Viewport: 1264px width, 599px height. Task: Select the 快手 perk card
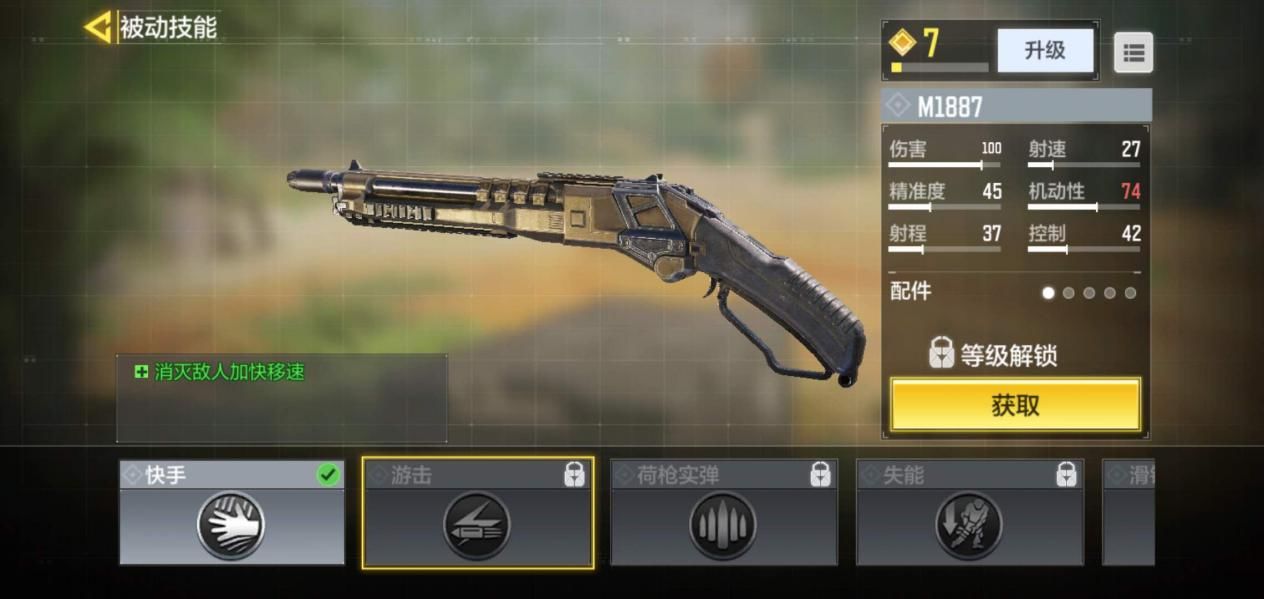[x=232, y=513]
